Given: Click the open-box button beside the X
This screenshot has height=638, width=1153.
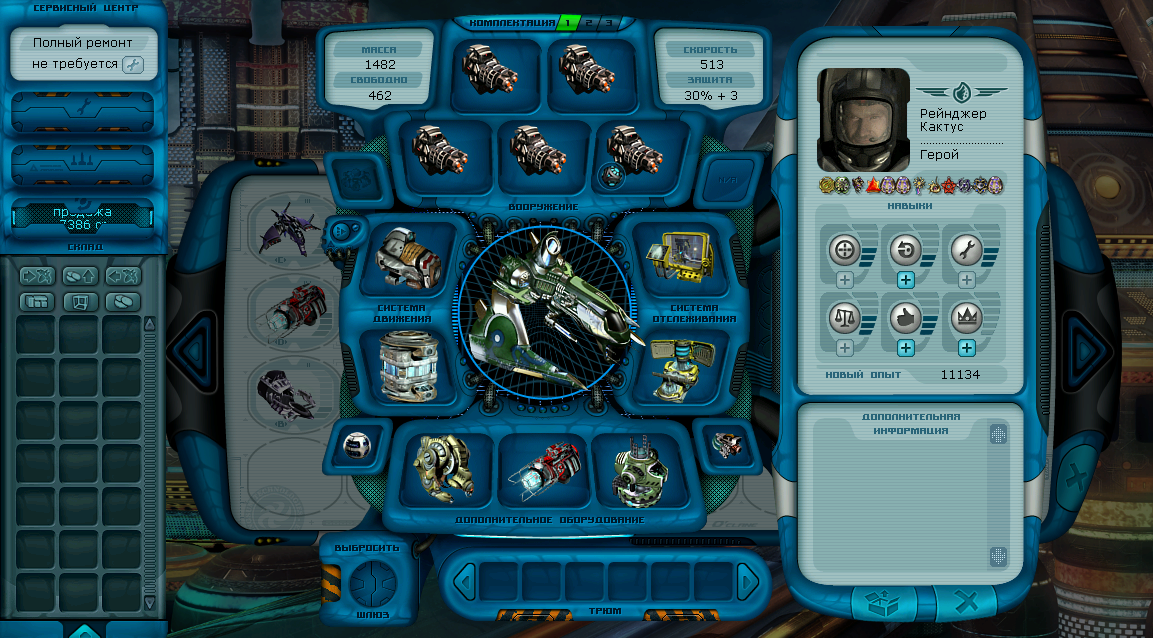Looking at the screenshot, I should pyautogui.click(x=885, y=603).
